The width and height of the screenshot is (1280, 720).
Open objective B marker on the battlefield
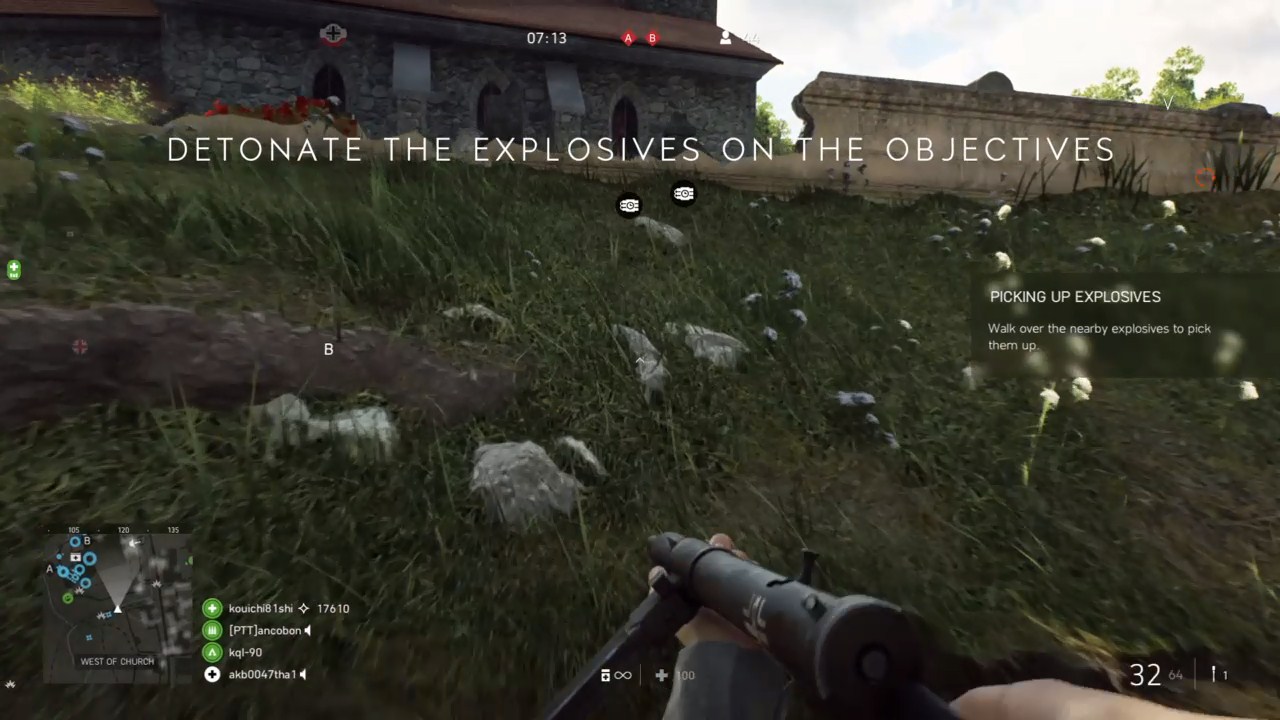(328, 349)
